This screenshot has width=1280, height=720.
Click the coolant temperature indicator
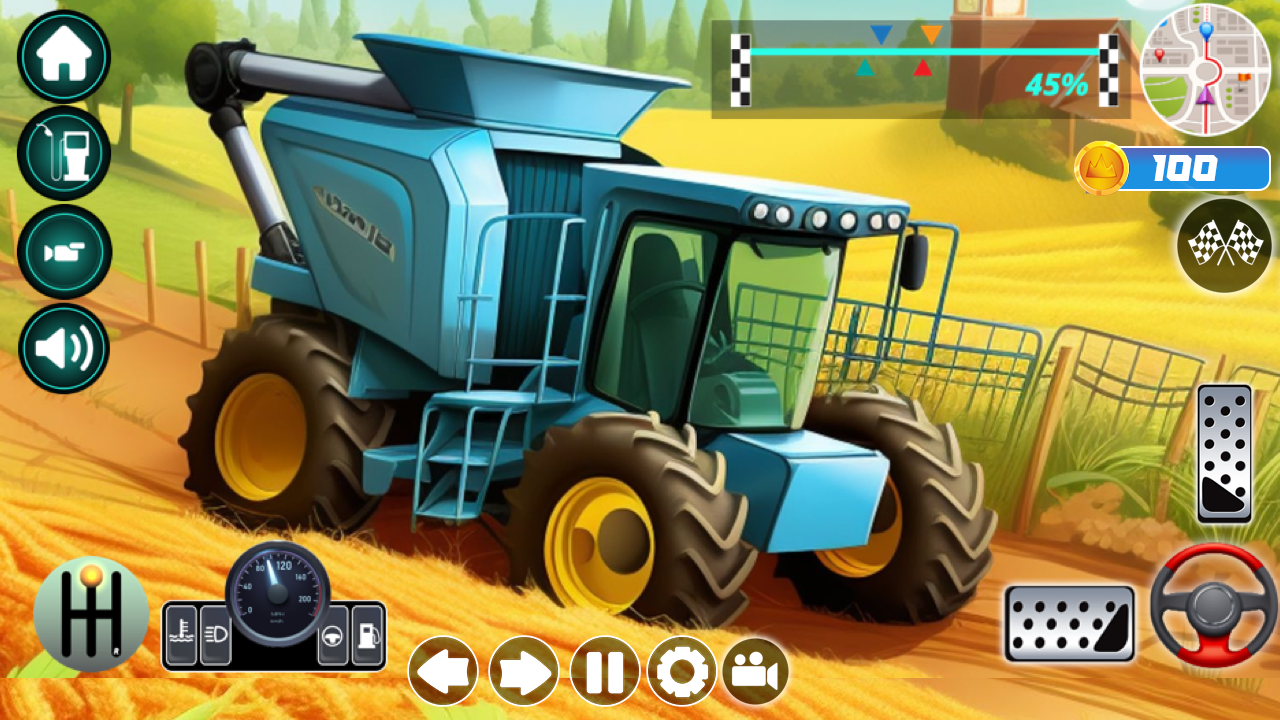182,635
